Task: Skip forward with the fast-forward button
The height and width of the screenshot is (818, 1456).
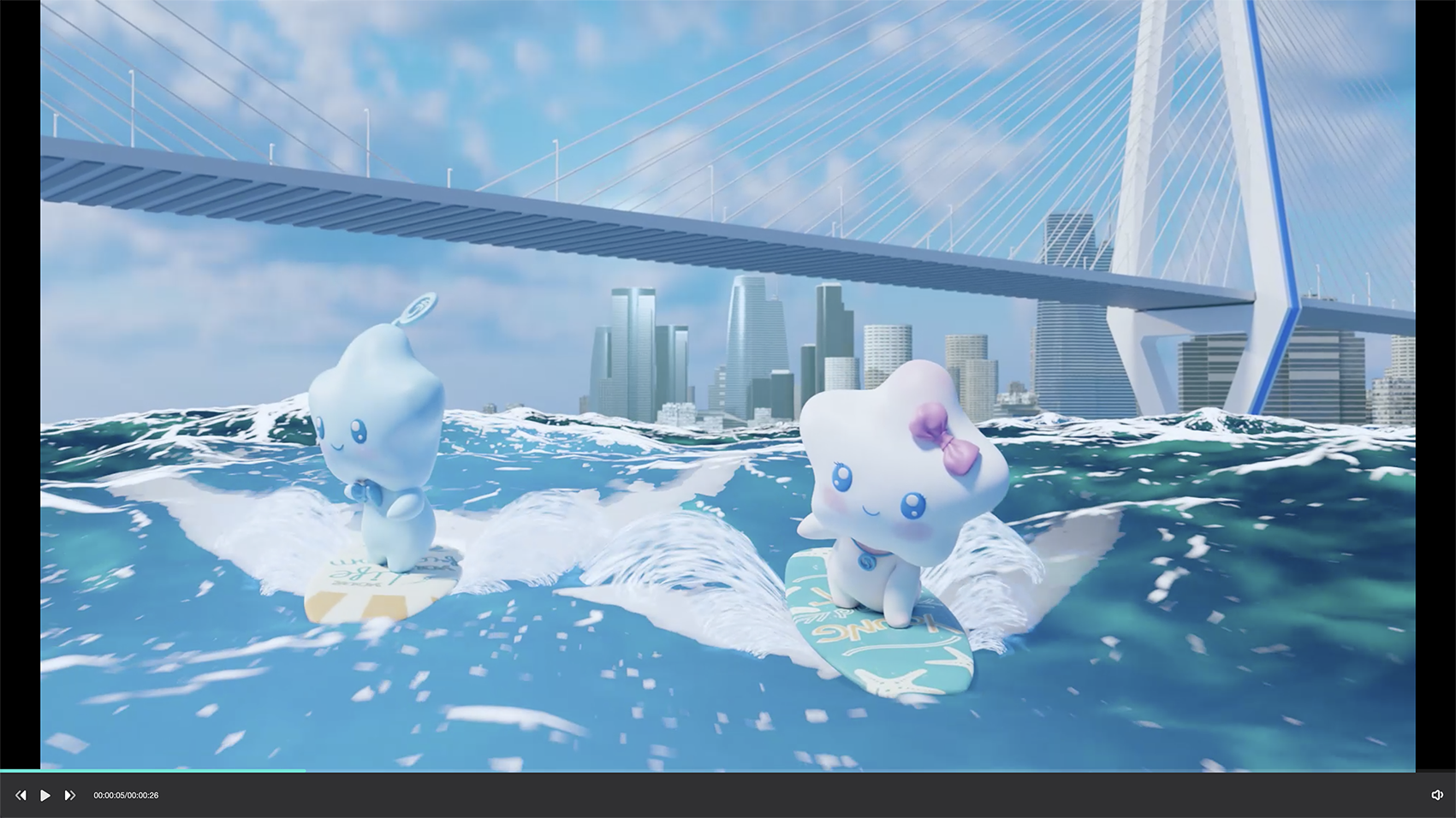Action: 70,796
